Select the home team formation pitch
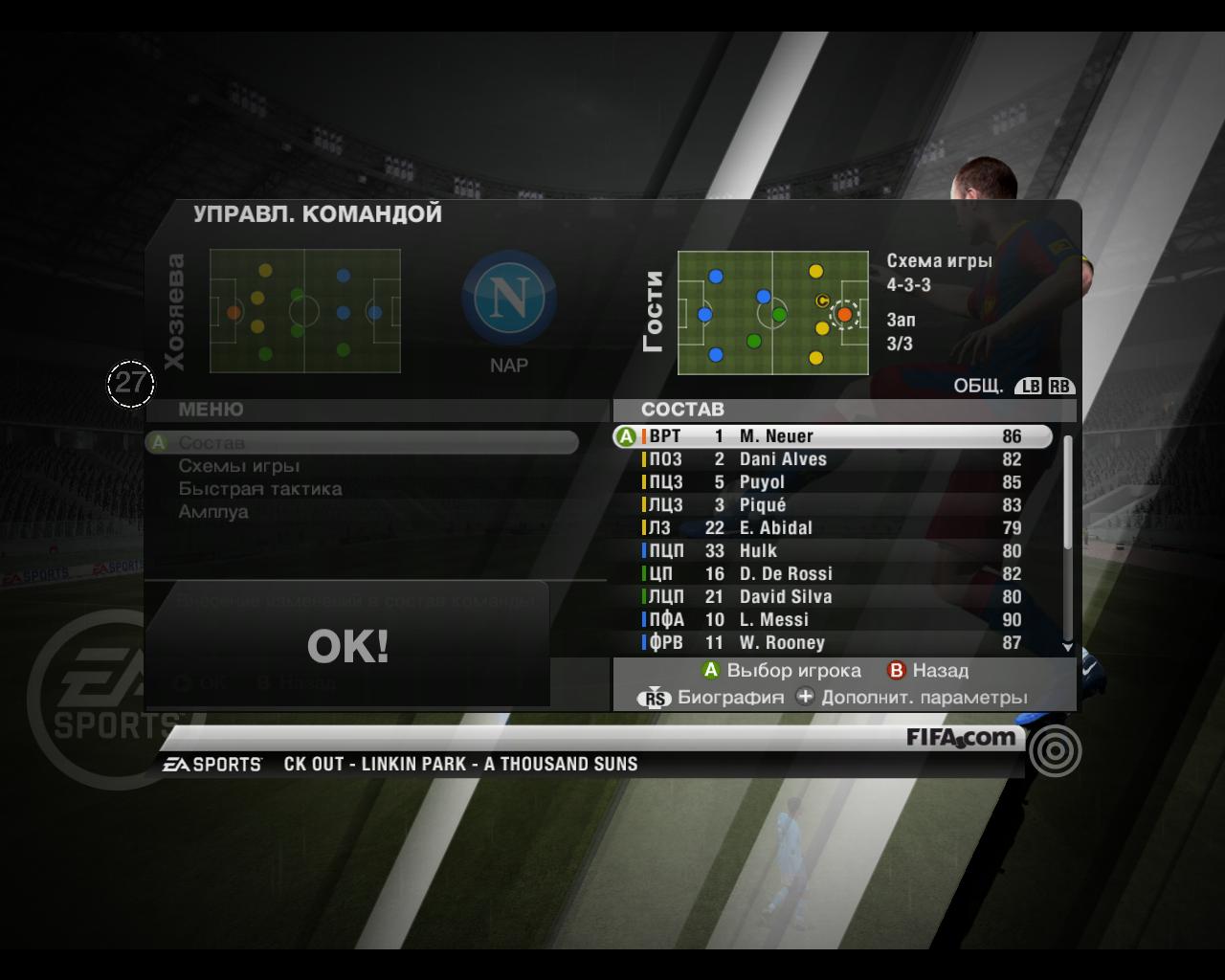Screen dimensions: 1225x980 [x=304, y=311]
